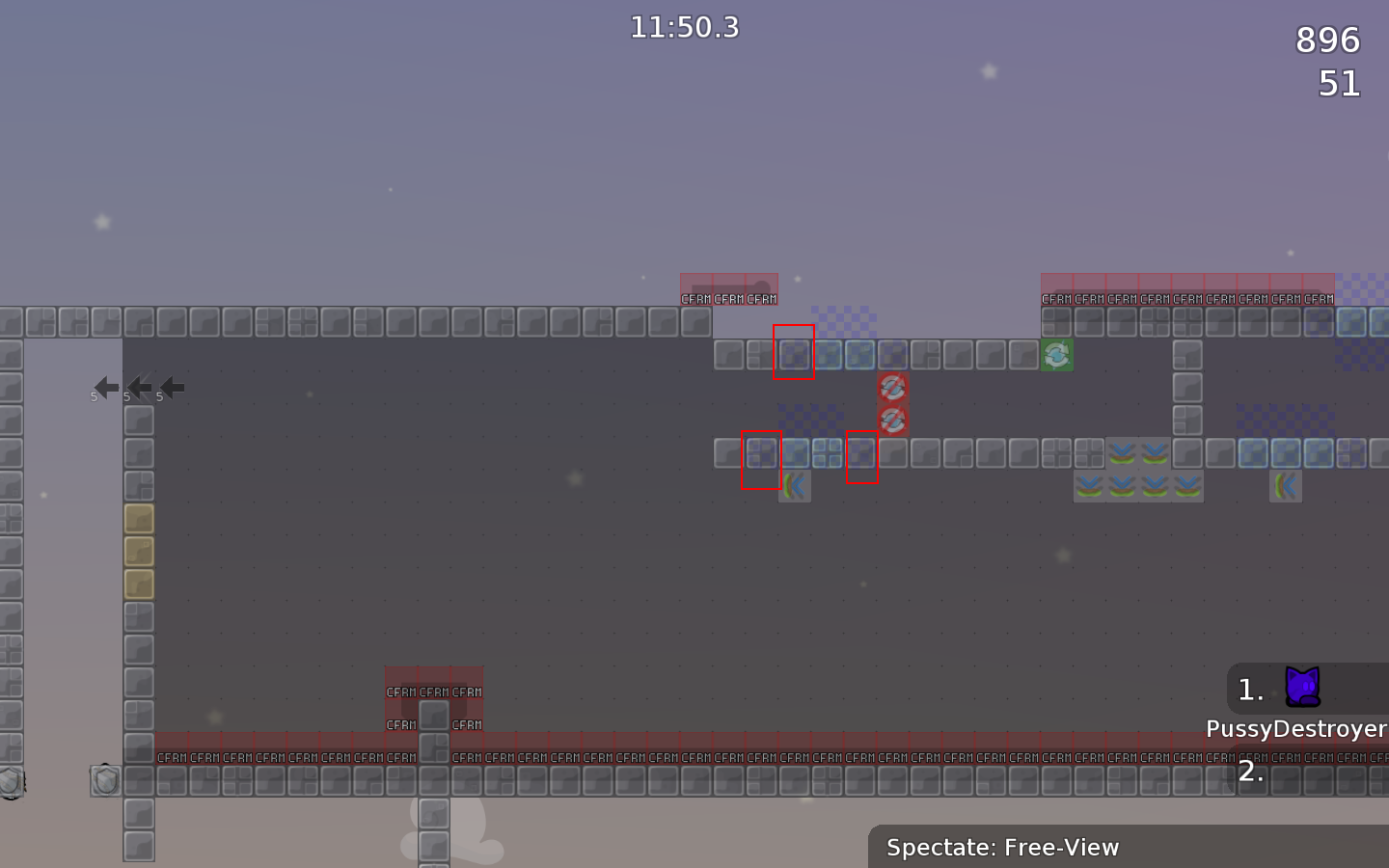1389x868 pixels.
Task: Select the Spectate: Free-View bar
Action: 1002,848
